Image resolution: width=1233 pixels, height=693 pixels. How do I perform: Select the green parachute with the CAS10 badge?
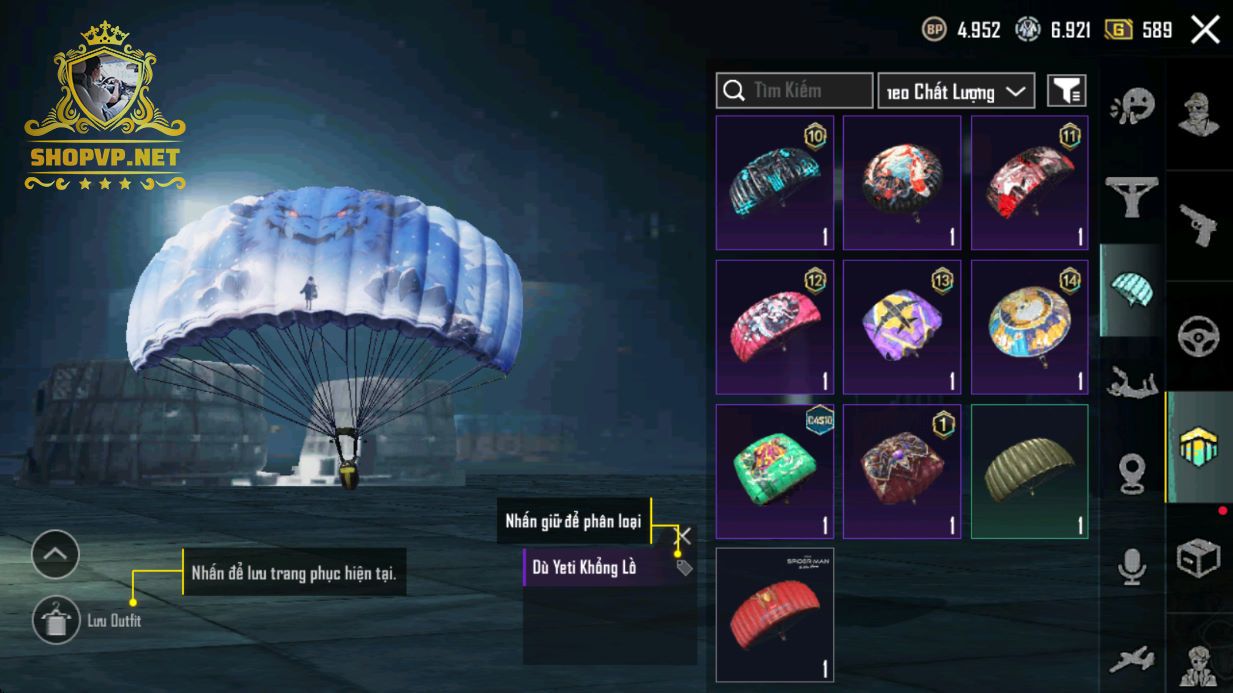(x=775, y=471)
